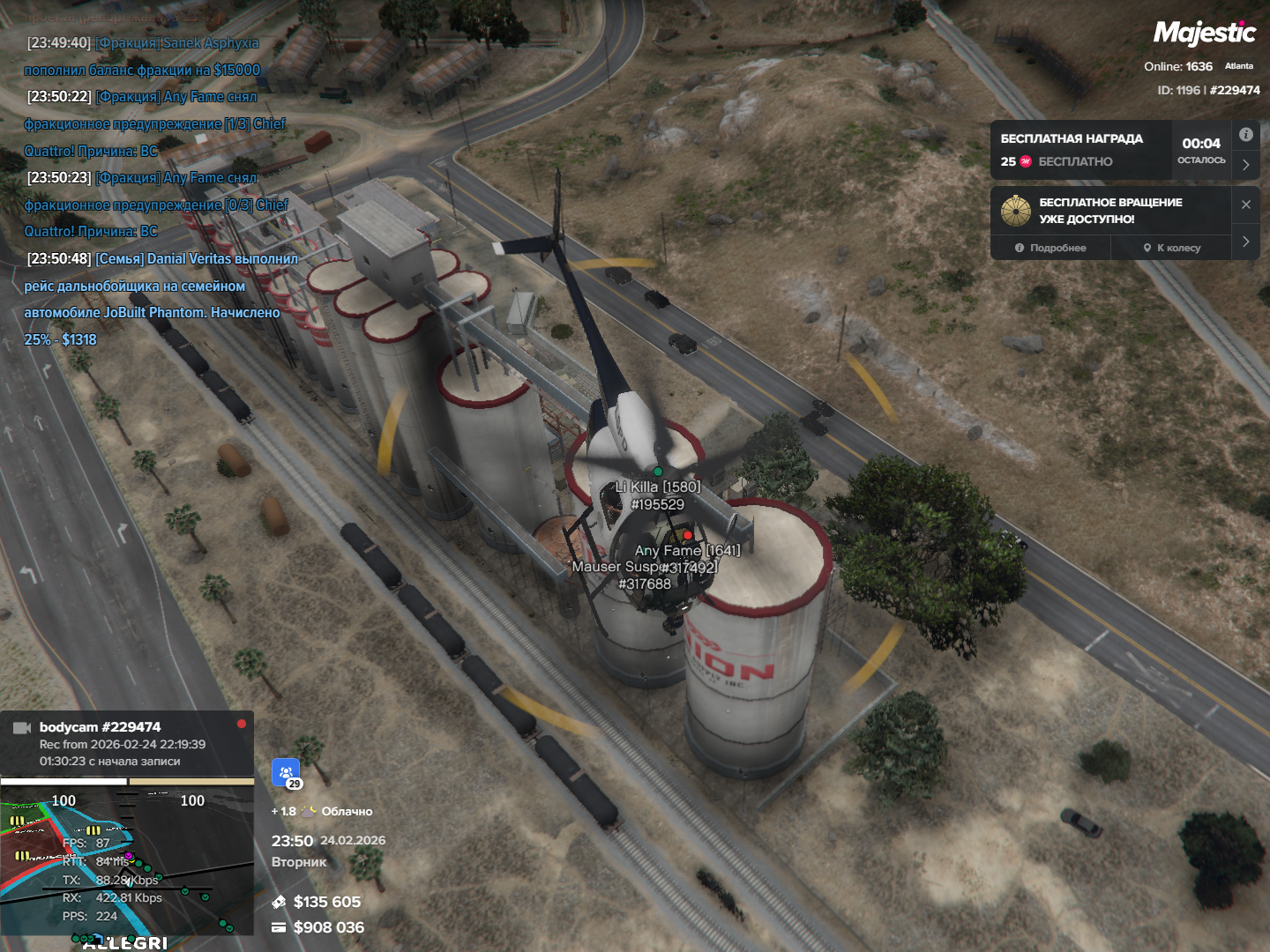Open the golden wheel icon

pos(1016,211)
